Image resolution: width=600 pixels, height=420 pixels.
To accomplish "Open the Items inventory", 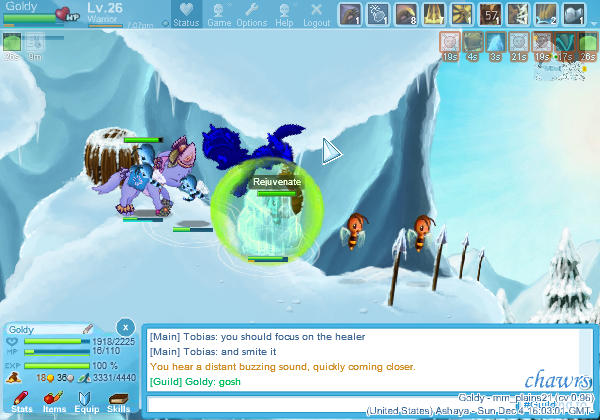I will coord(54,401).
